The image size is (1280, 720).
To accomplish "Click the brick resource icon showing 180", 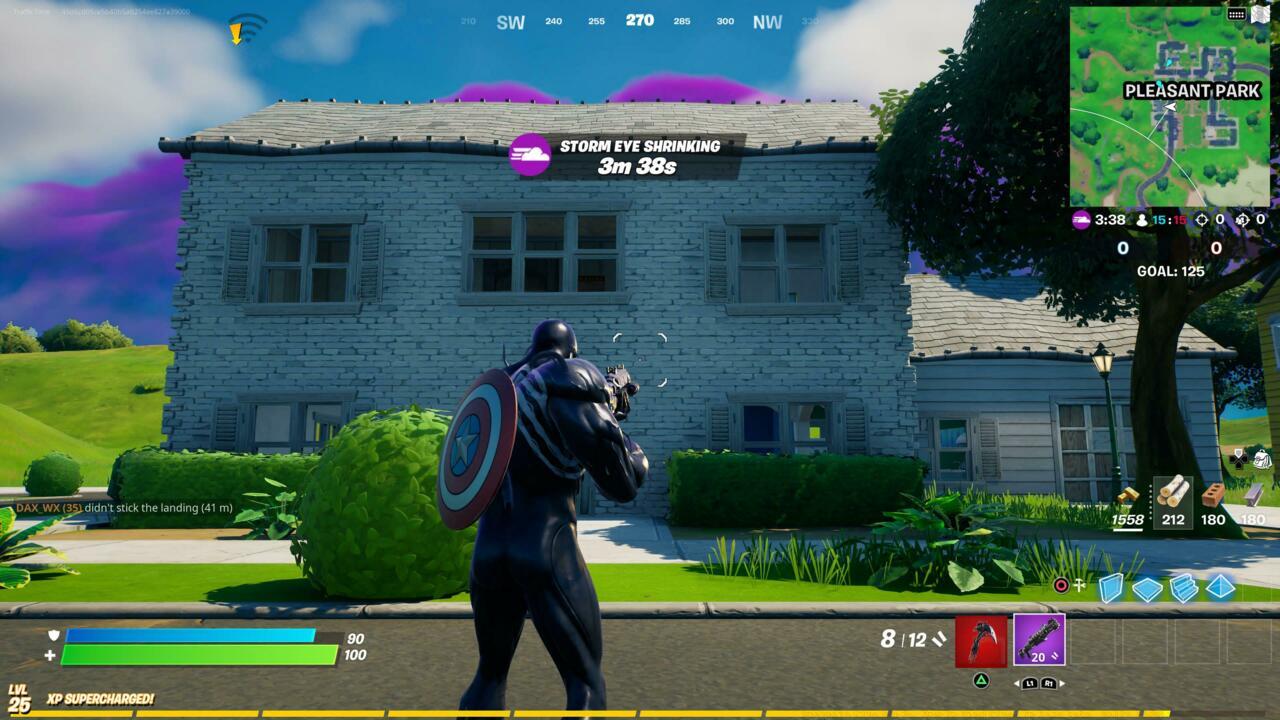I will pyautogui.click(x=1212, y=496).
